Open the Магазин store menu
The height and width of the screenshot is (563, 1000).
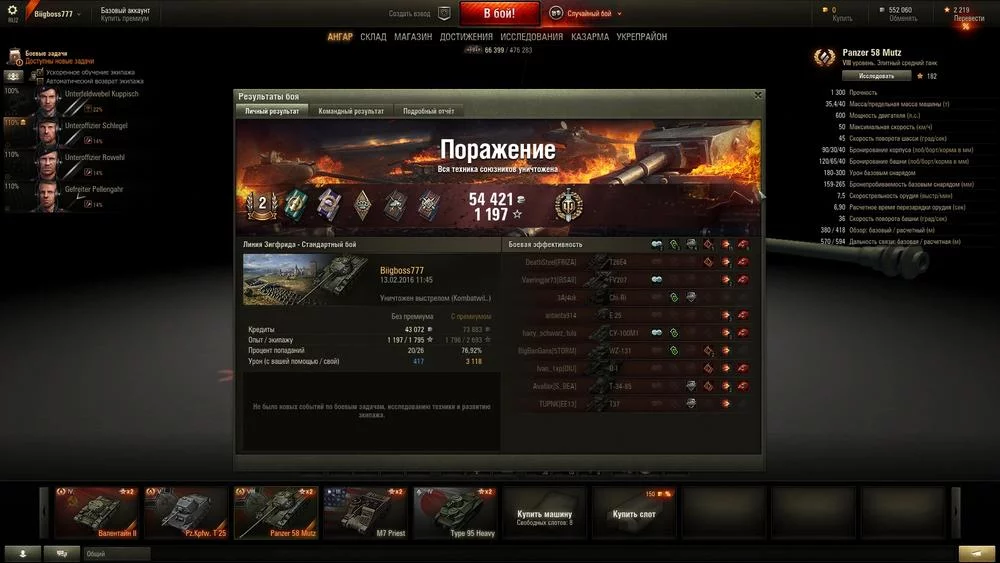point(413,37)
